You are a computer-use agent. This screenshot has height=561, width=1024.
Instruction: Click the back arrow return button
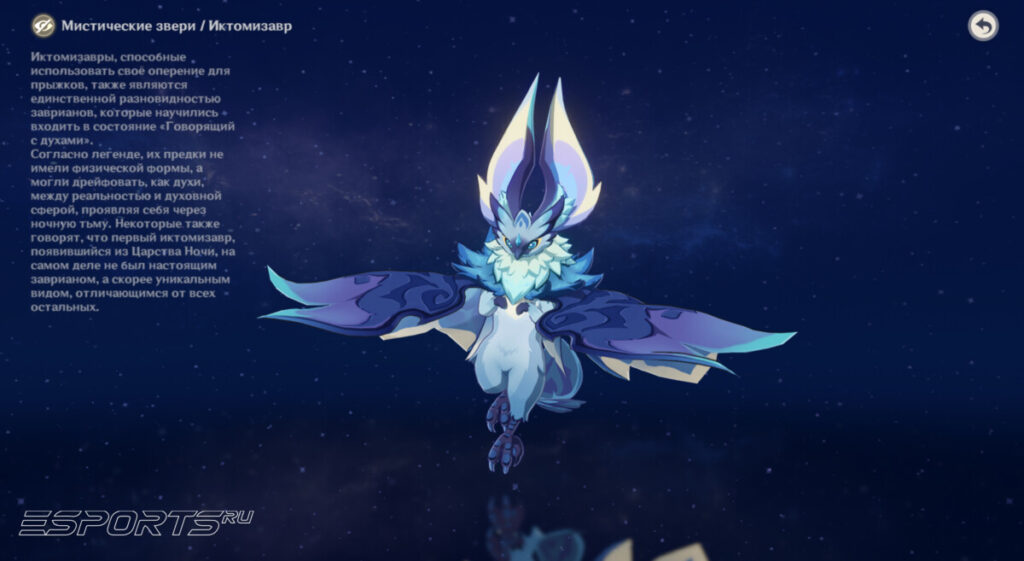(983, 26)
